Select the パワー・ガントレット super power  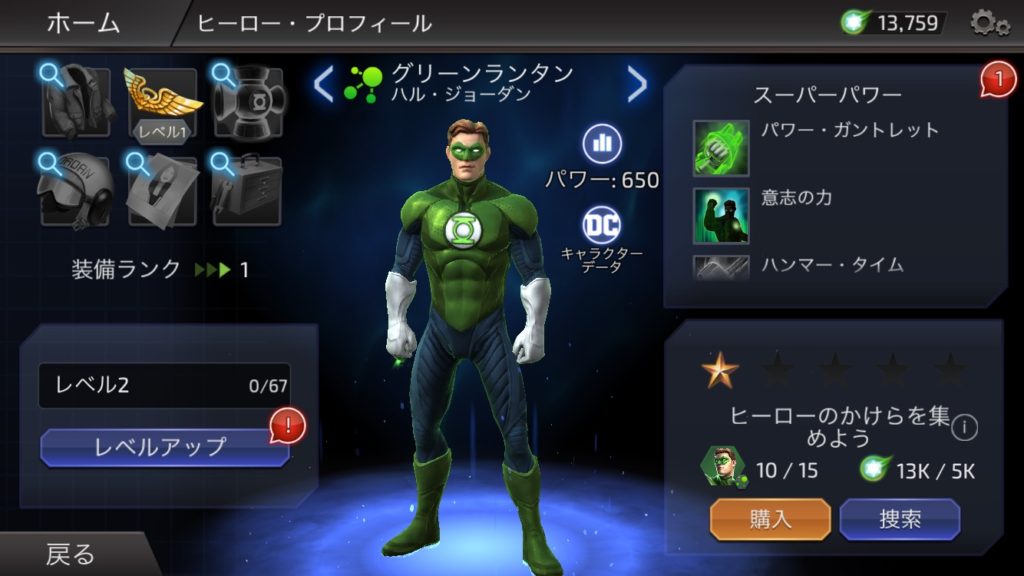[x=721, y=146]
